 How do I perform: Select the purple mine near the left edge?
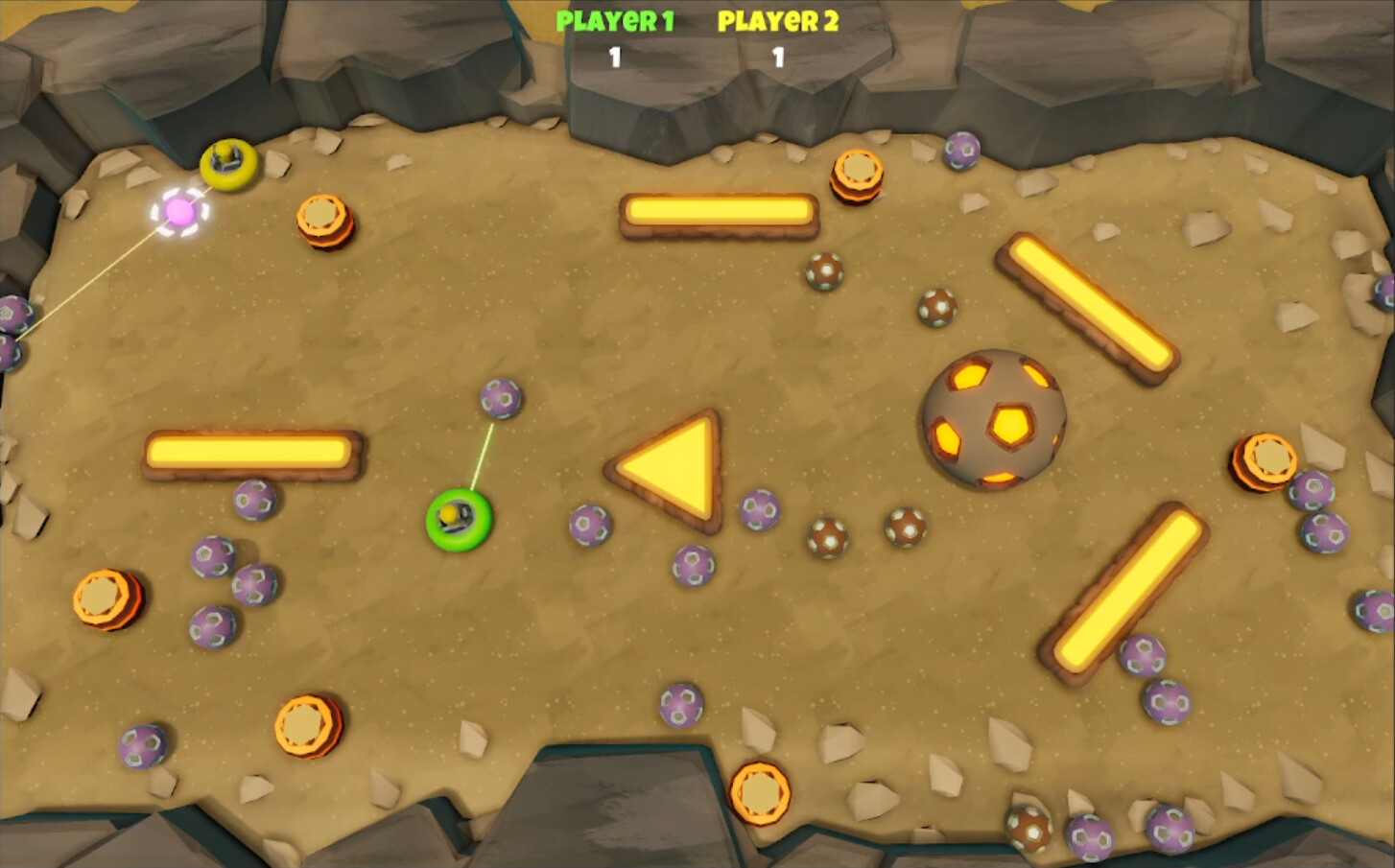point(12,317)
